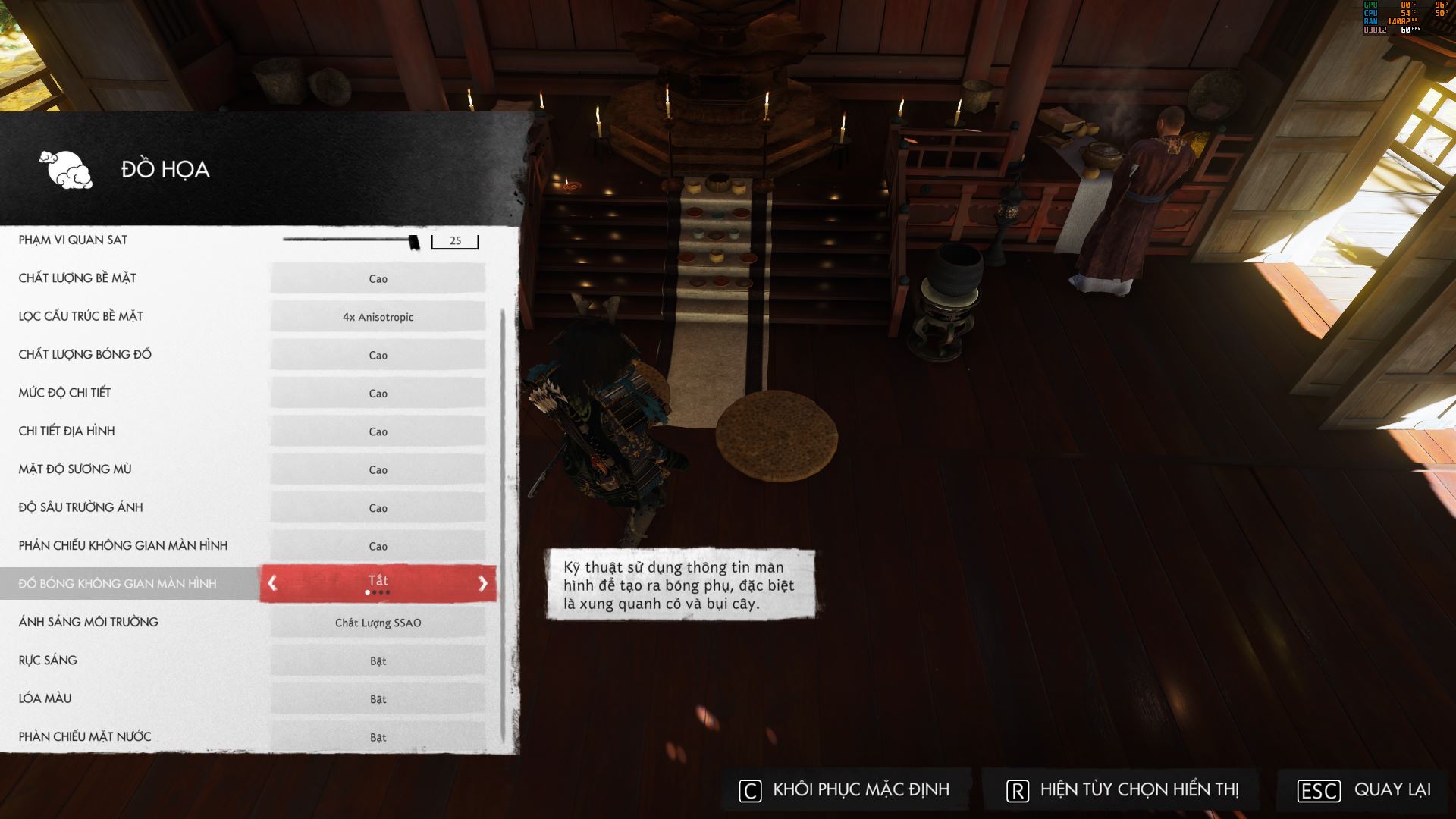The width and height of the screenshot is (1456, 819).
Task: Toggle the Lóa Màu setting
Action: [378, 699]
